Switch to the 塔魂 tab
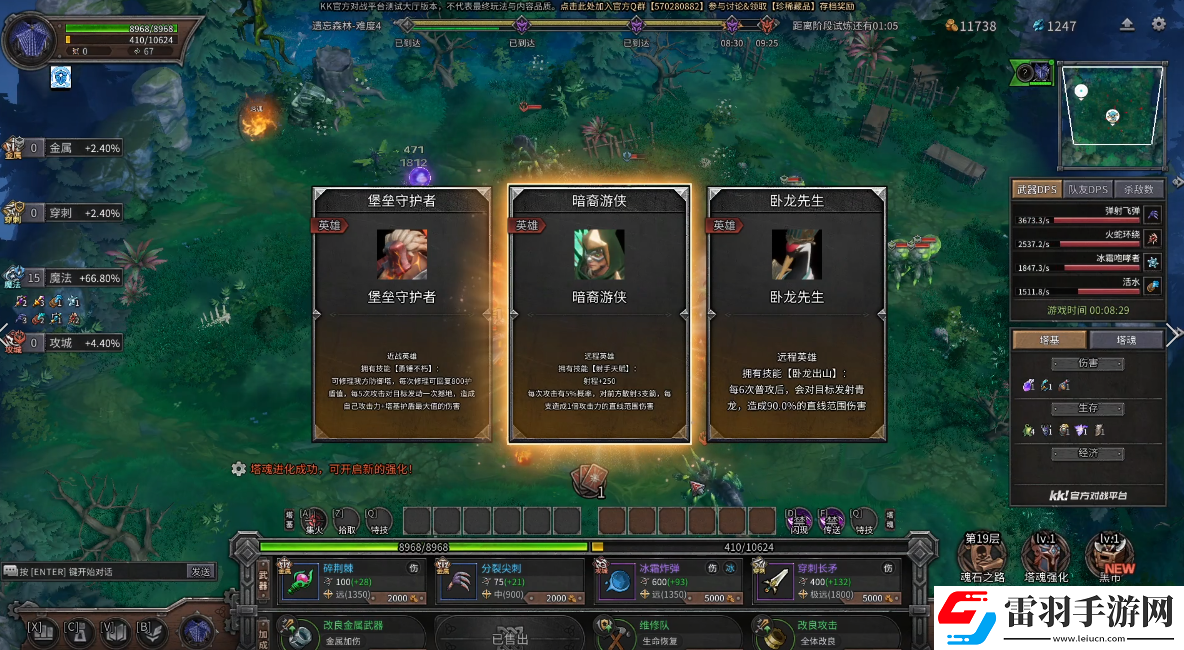1184x650 pixels. (x=1126, y=340)
